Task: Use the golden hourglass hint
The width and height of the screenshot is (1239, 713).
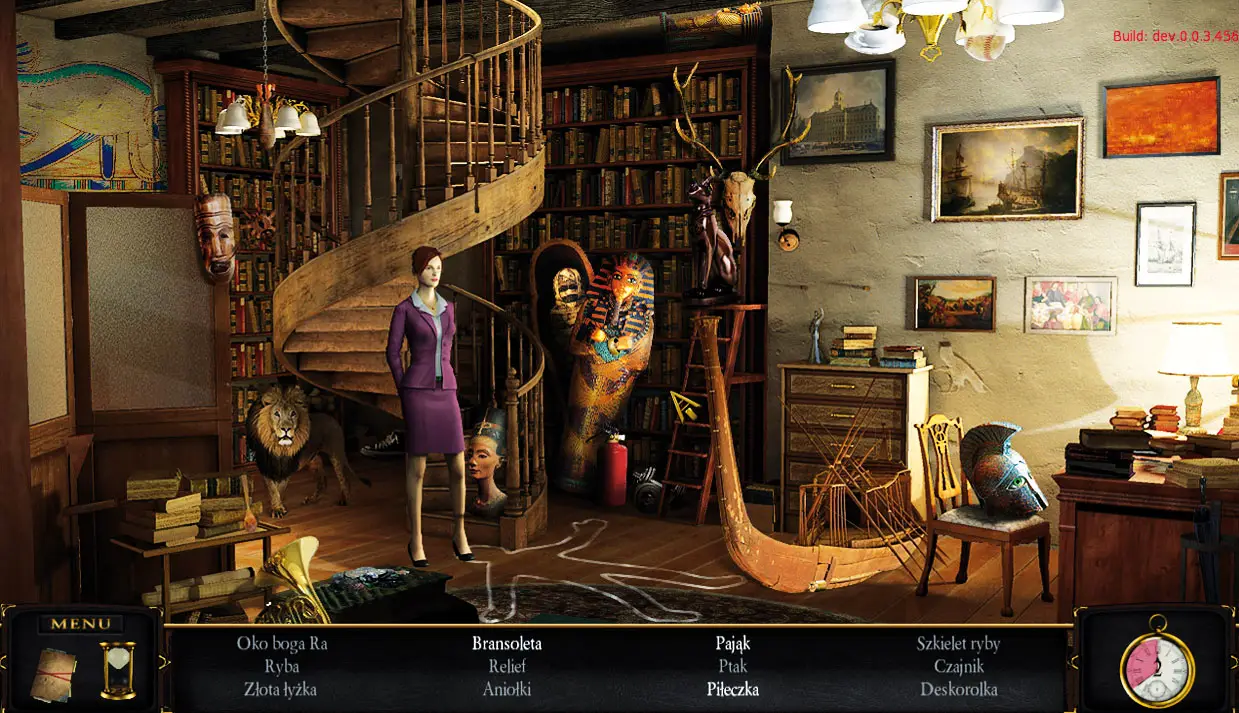Action: (x=118, y=669)
